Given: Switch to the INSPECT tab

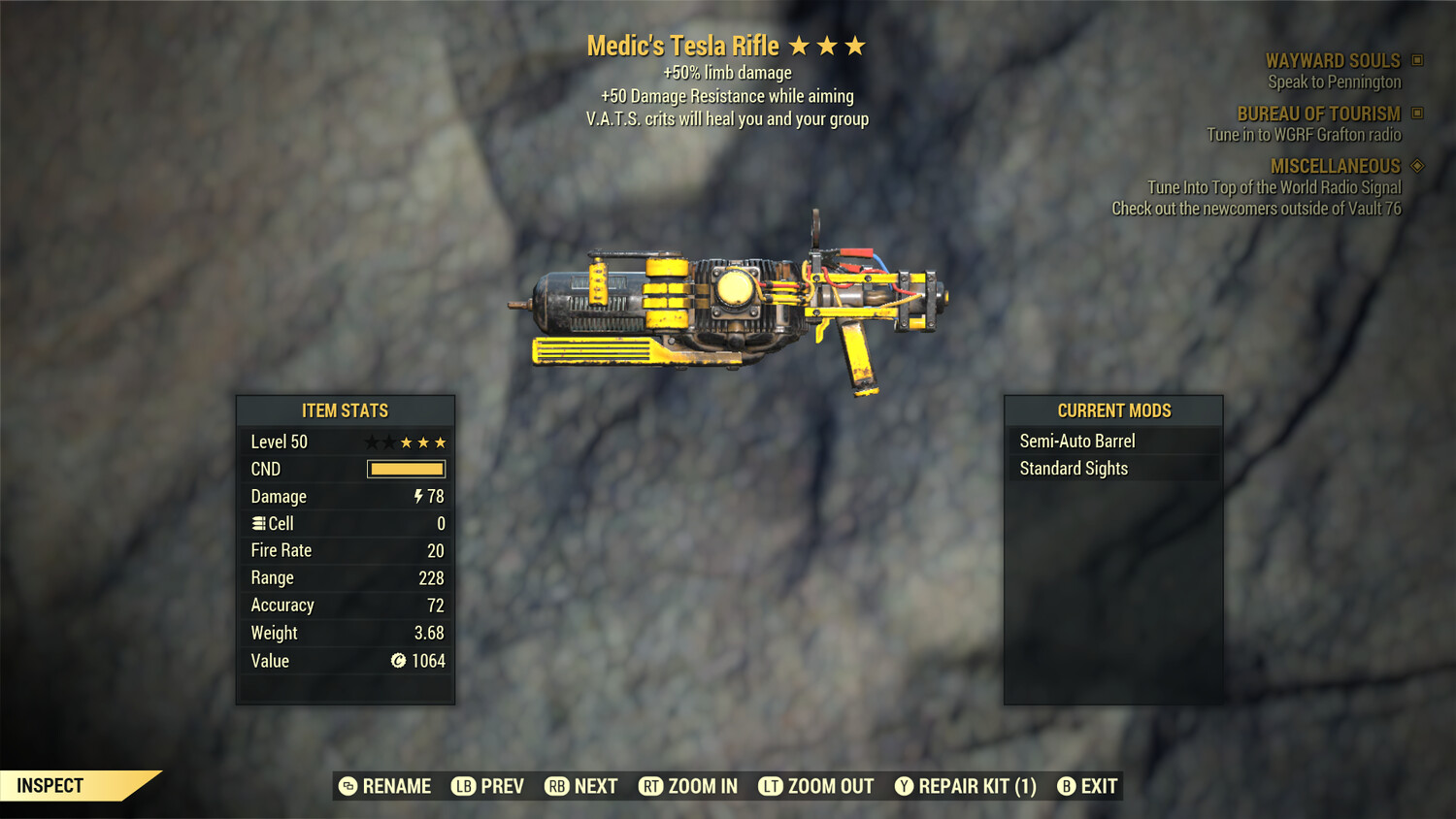Looking at the screenshot, I should [50, 786].
